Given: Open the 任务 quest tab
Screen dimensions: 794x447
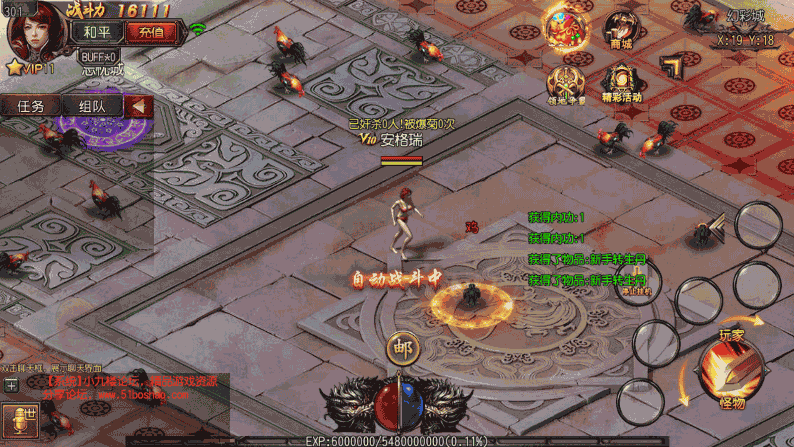Looking at the screenshot, I should tap(30, 106).
